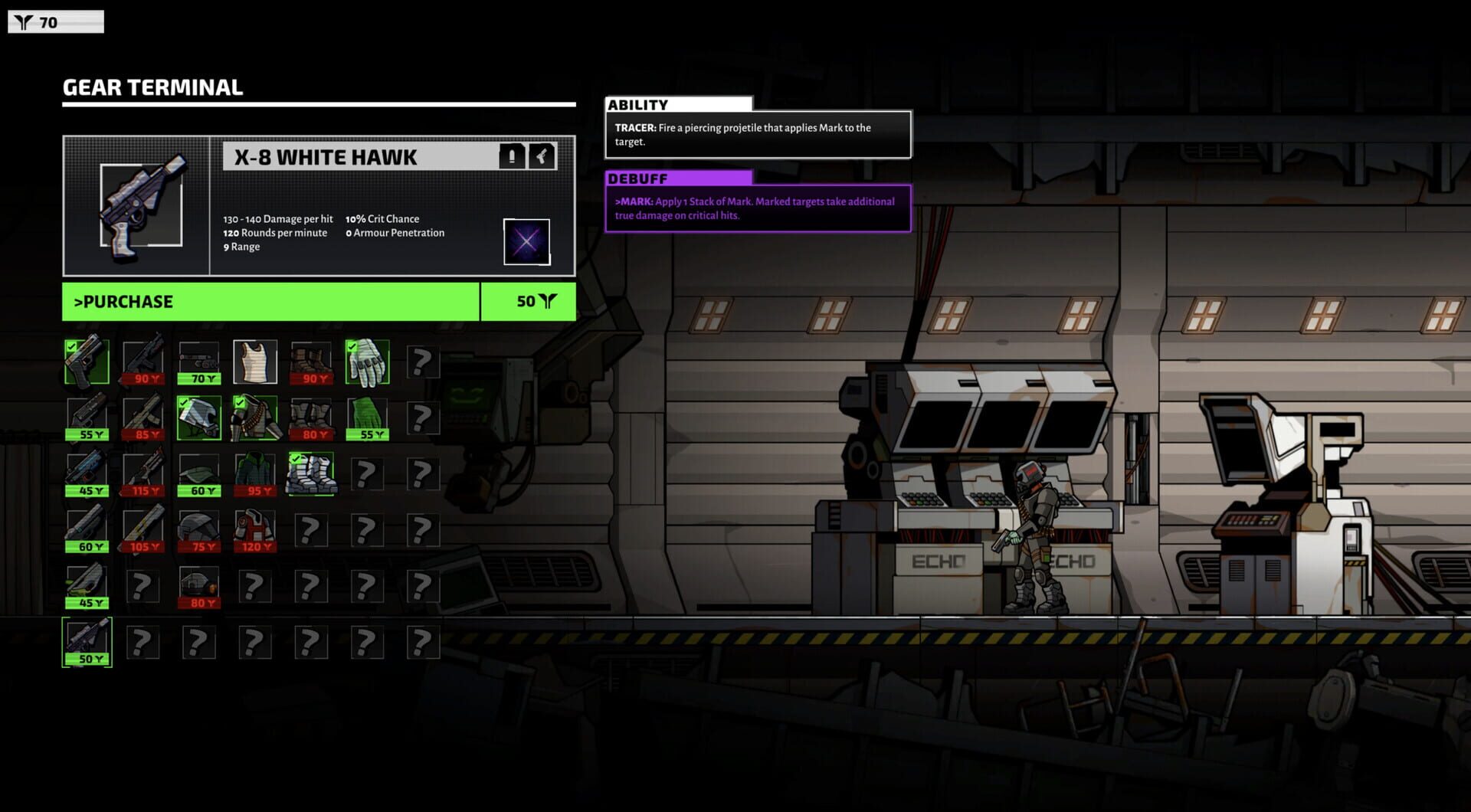
Task: Choose the owned white armored boots
Action: pos(310,474)
